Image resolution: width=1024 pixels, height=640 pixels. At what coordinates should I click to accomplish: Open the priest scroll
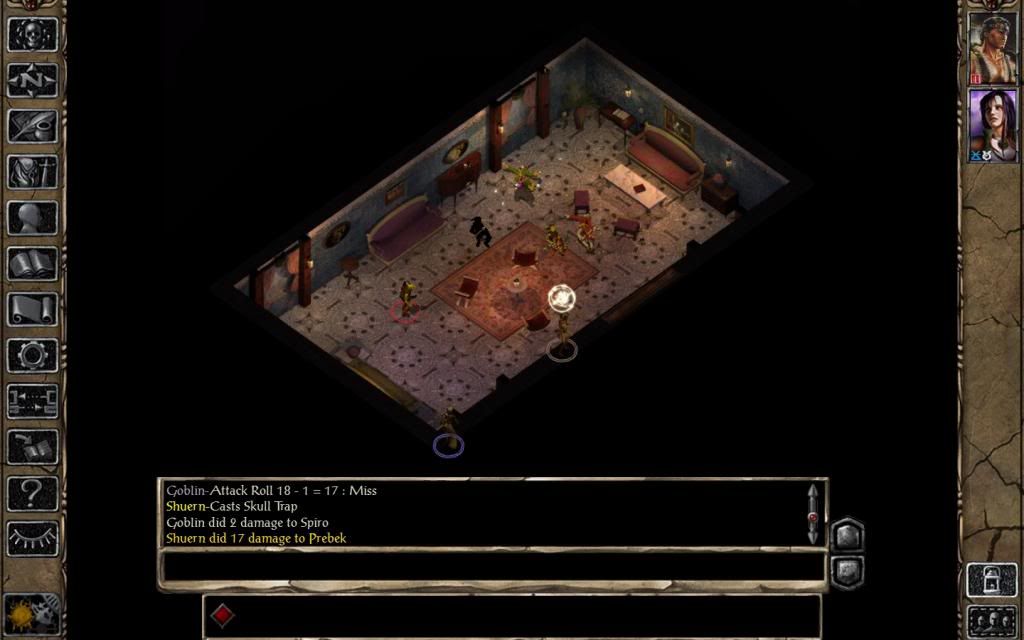(x=33, y=309)
